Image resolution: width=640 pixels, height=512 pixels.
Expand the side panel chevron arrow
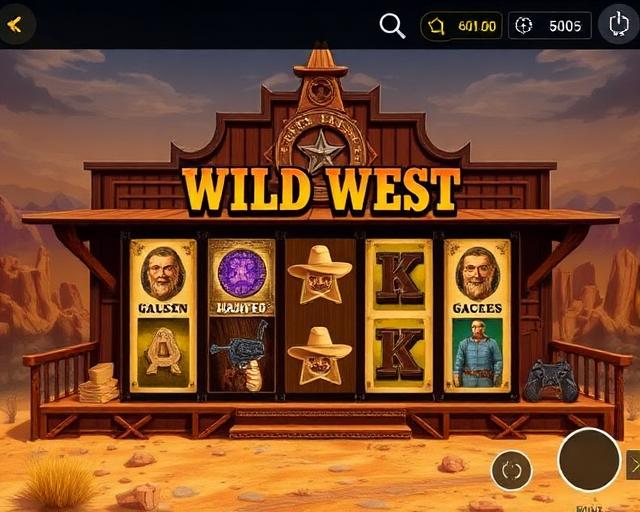[x=633, y=464]
